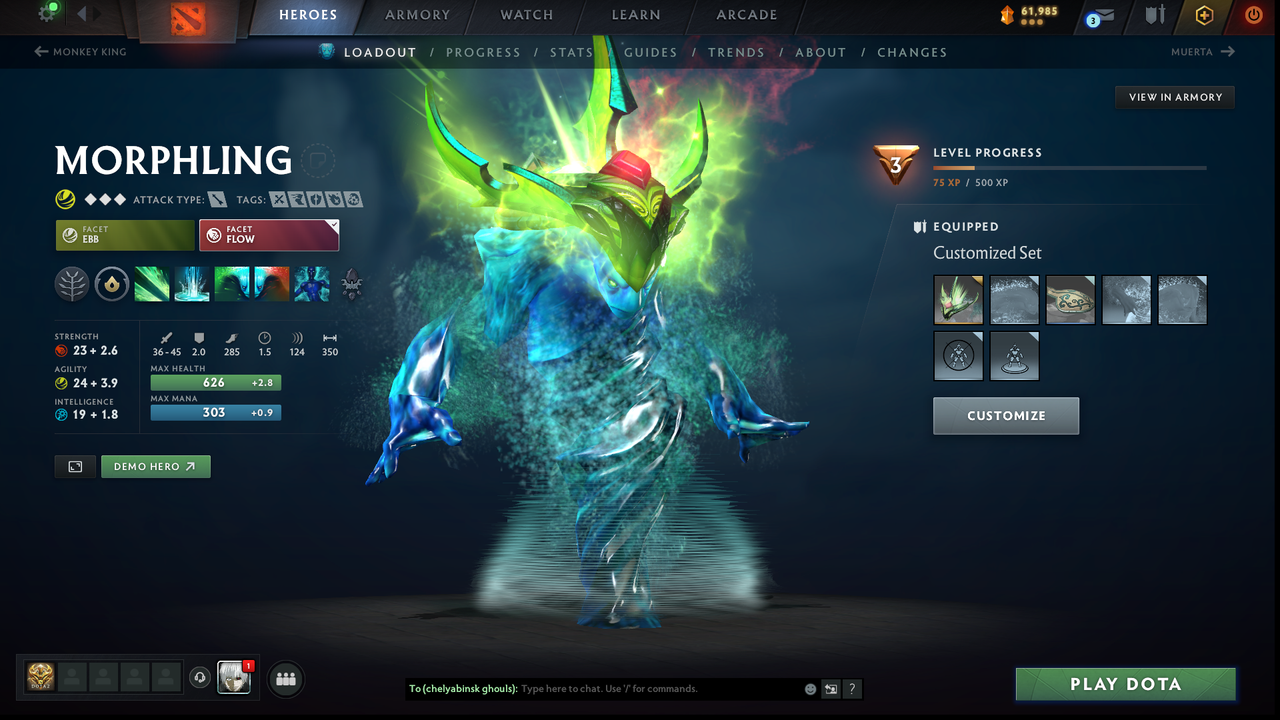Viewport: 1280px width, 720px height.
Task: Click the chat input field
Action: tap(600, 689)
